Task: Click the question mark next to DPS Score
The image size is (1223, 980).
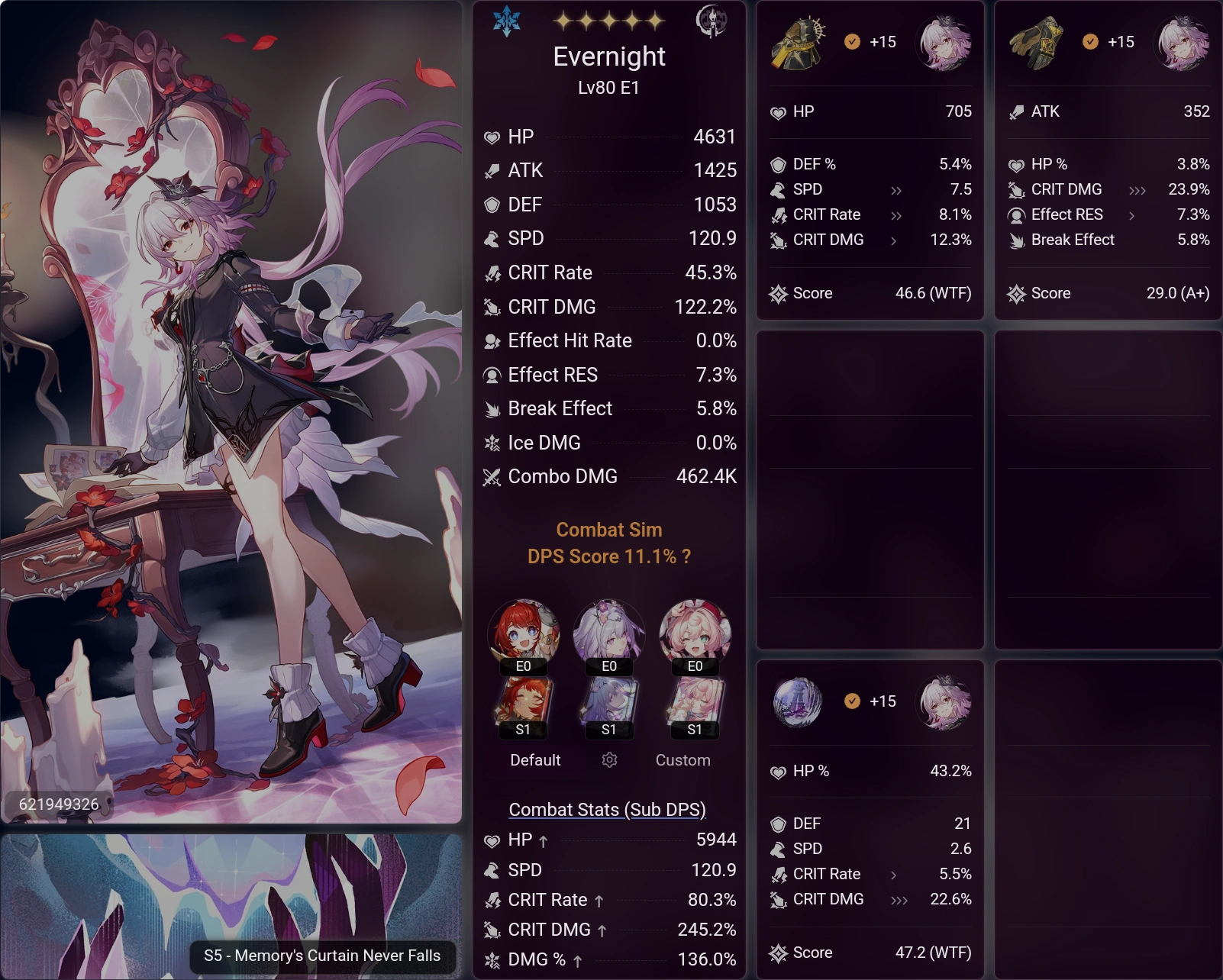Action: pos(686,557)
